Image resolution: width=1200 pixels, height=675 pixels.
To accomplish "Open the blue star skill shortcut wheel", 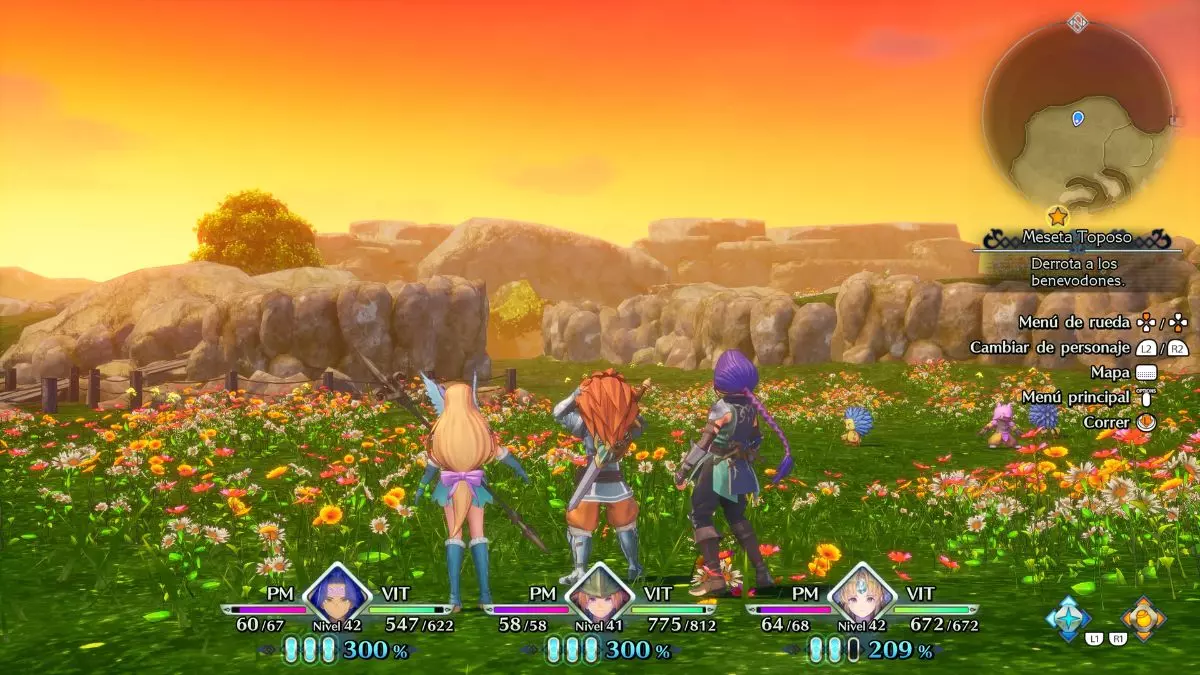I will coord(1067,616).
